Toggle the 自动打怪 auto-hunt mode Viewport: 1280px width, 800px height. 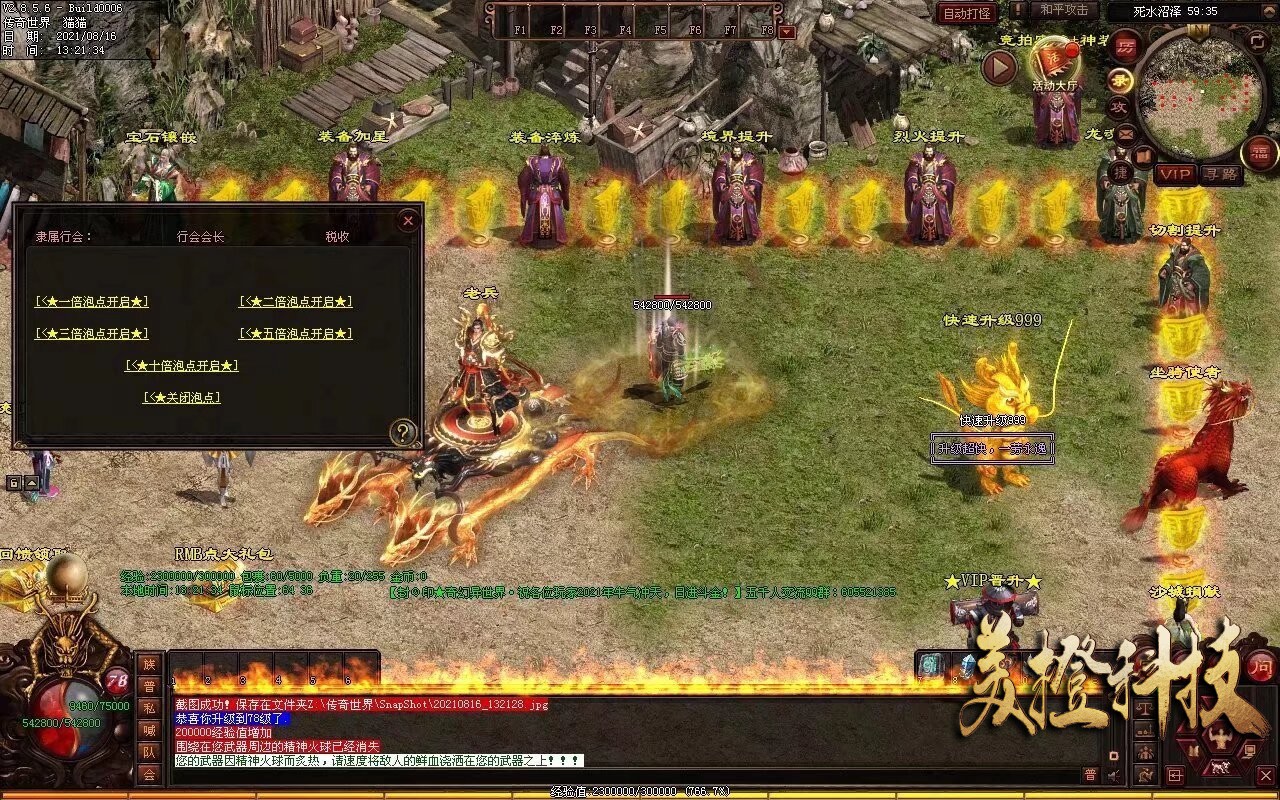(x=965, y=14)
